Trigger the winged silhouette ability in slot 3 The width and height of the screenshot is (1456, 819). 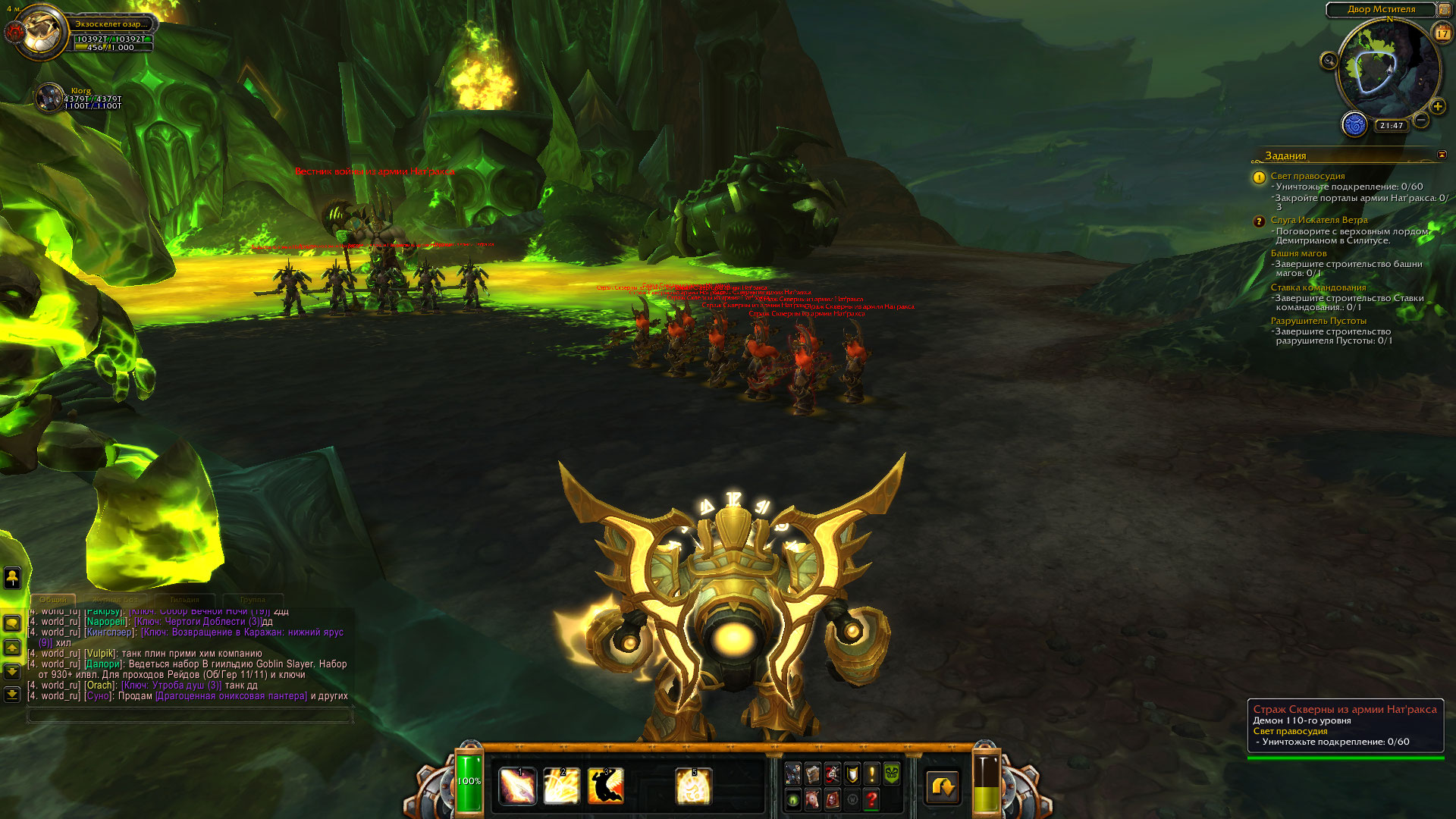tap(605, 786)
